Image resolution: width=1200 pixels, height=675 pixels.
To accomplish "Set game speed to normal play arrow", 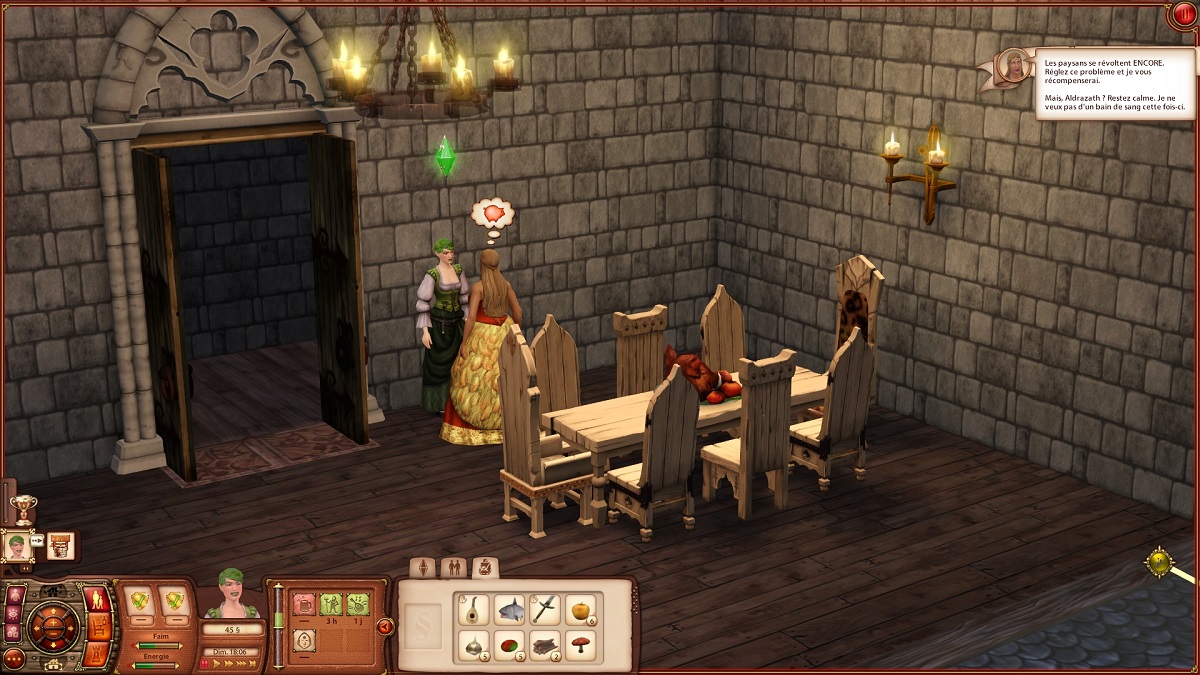I will tap(217, 663).
